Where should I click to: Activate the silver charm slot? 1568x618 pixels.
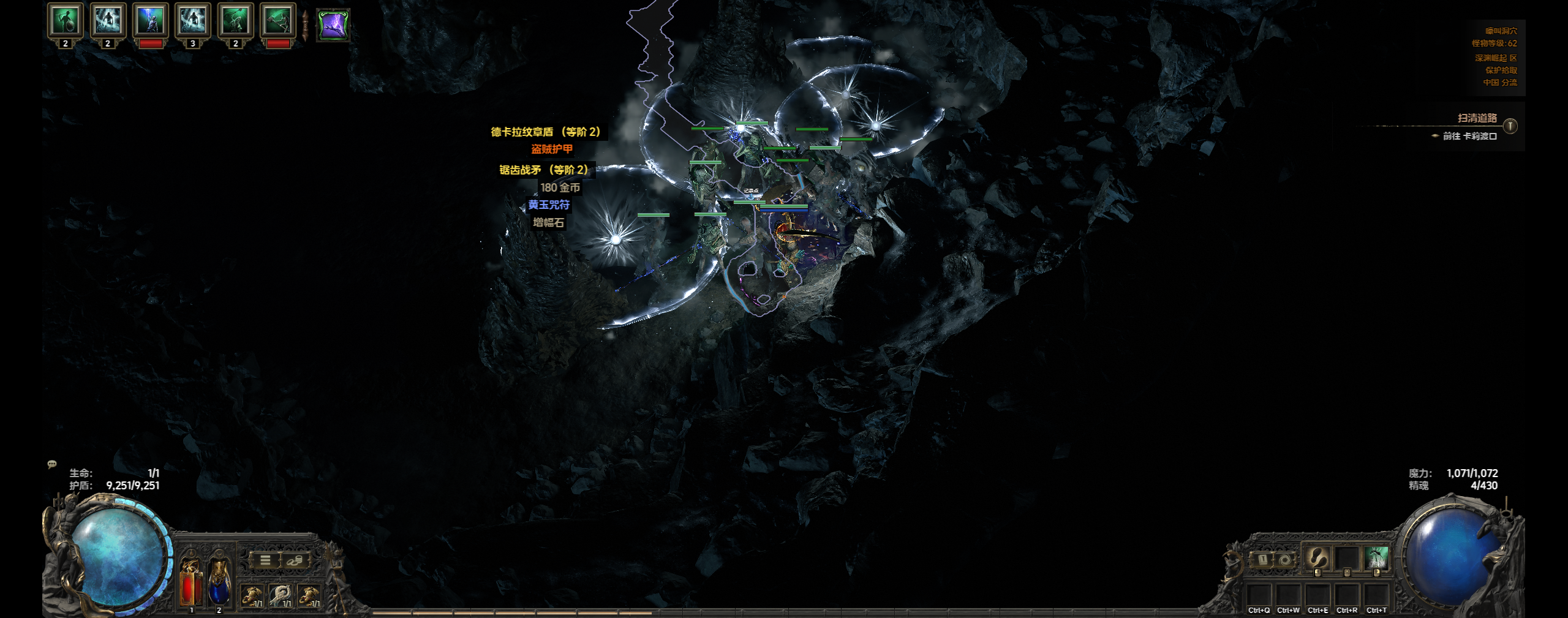point(281,594)
